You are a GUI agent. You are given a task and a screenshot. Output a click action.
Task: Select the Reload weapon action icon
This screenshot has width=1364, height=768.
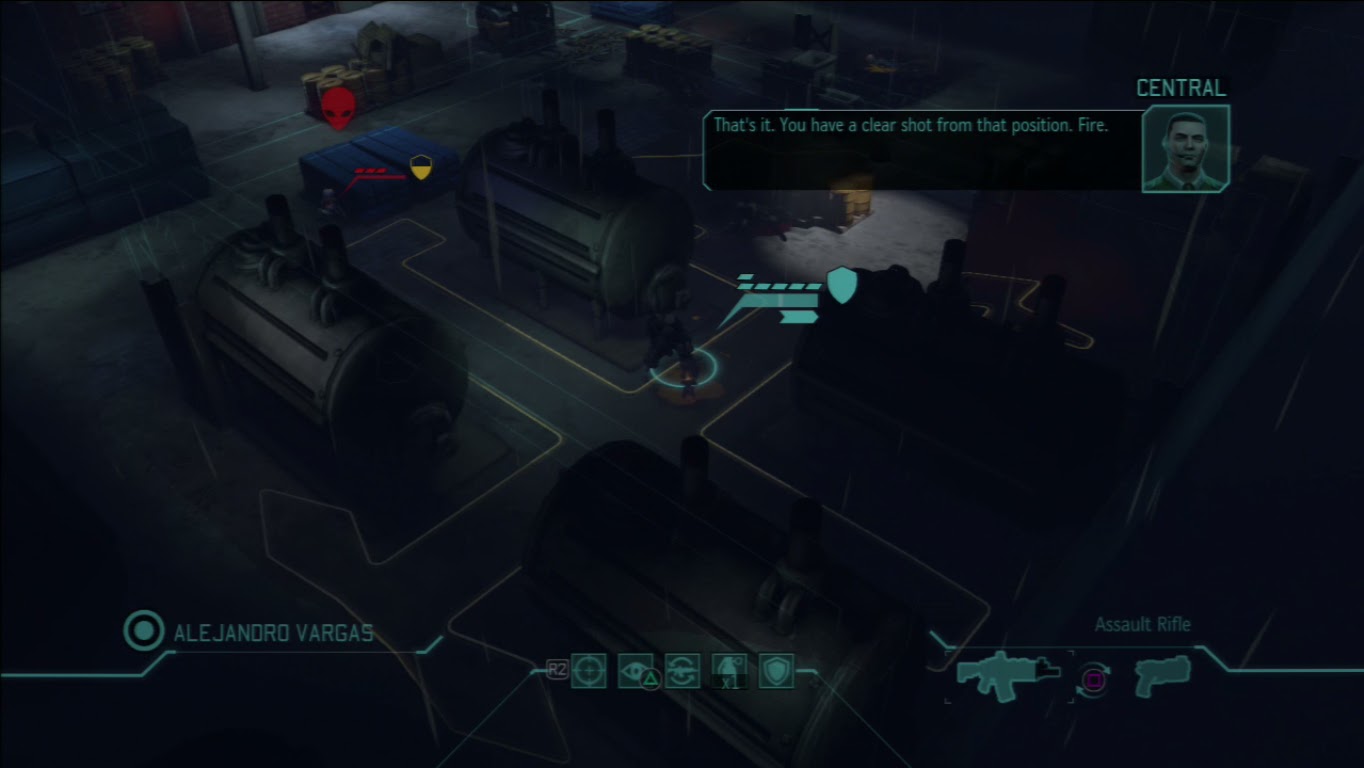pos(683,671)
